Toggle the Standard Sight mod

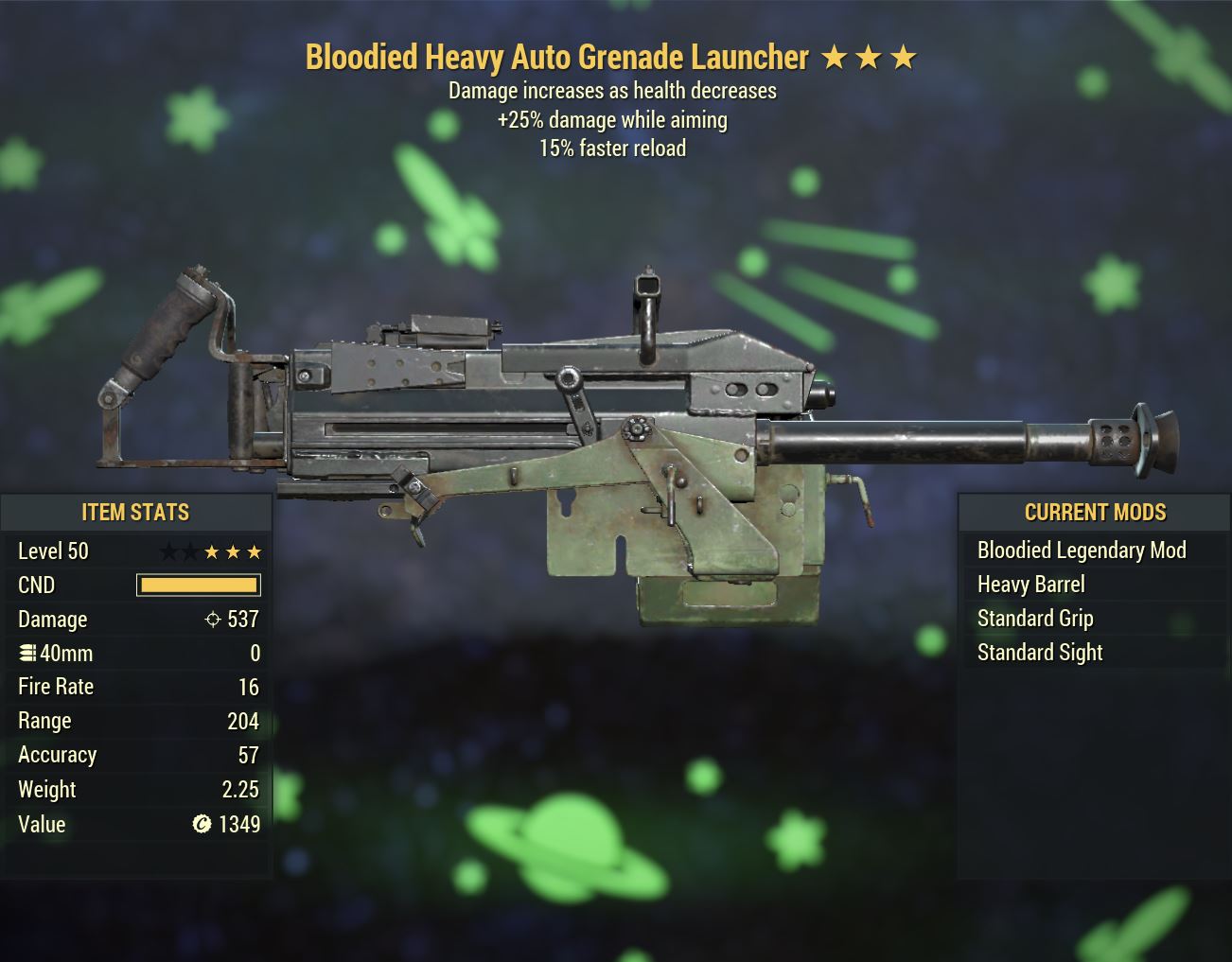[1040, 652]
